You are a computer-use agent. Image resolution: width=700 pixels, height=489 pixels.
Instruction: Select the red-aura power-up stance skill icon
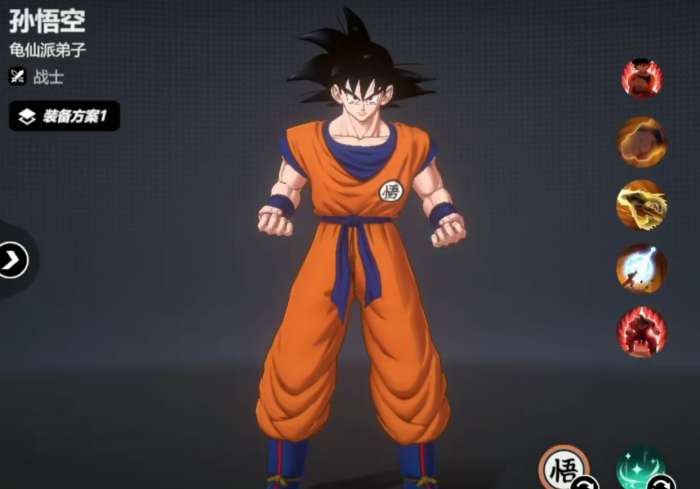(641, 331)
